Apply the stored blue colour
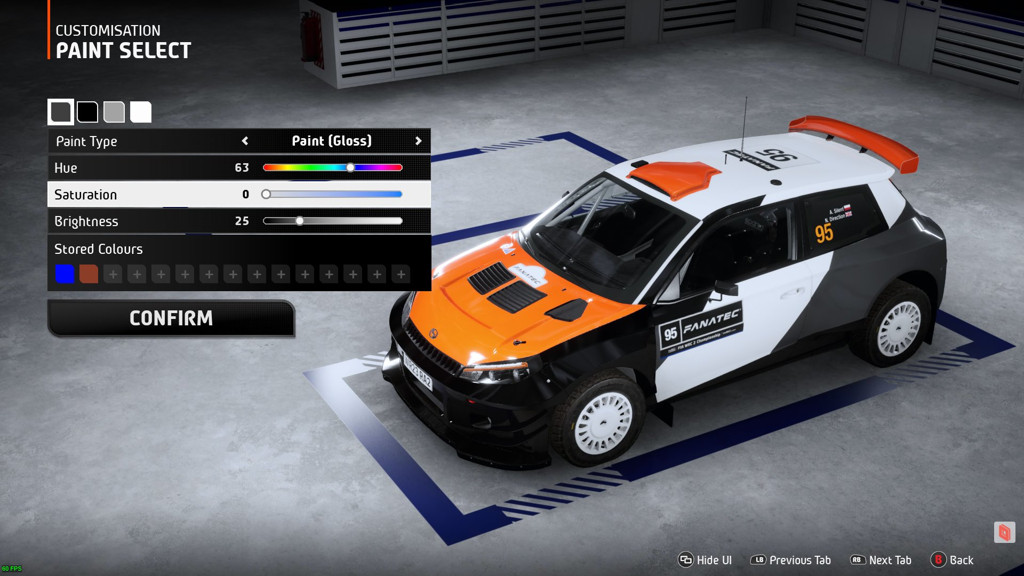This screenshot has height=576, width=1024. pos(65,274)
